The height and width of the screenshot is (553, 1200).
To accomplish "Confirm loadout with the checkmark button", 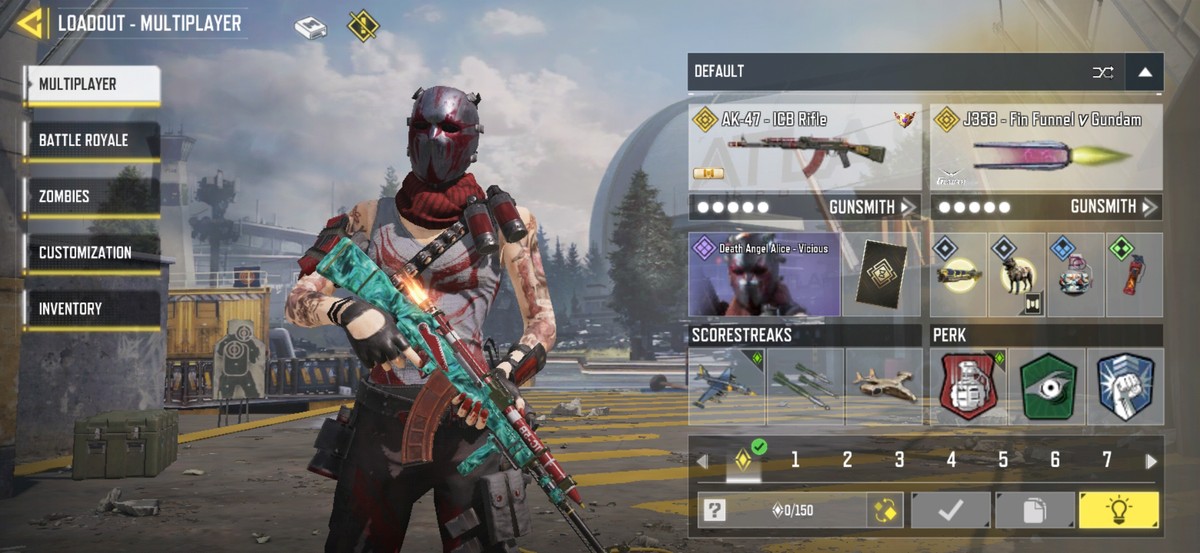I will point(950,510).
